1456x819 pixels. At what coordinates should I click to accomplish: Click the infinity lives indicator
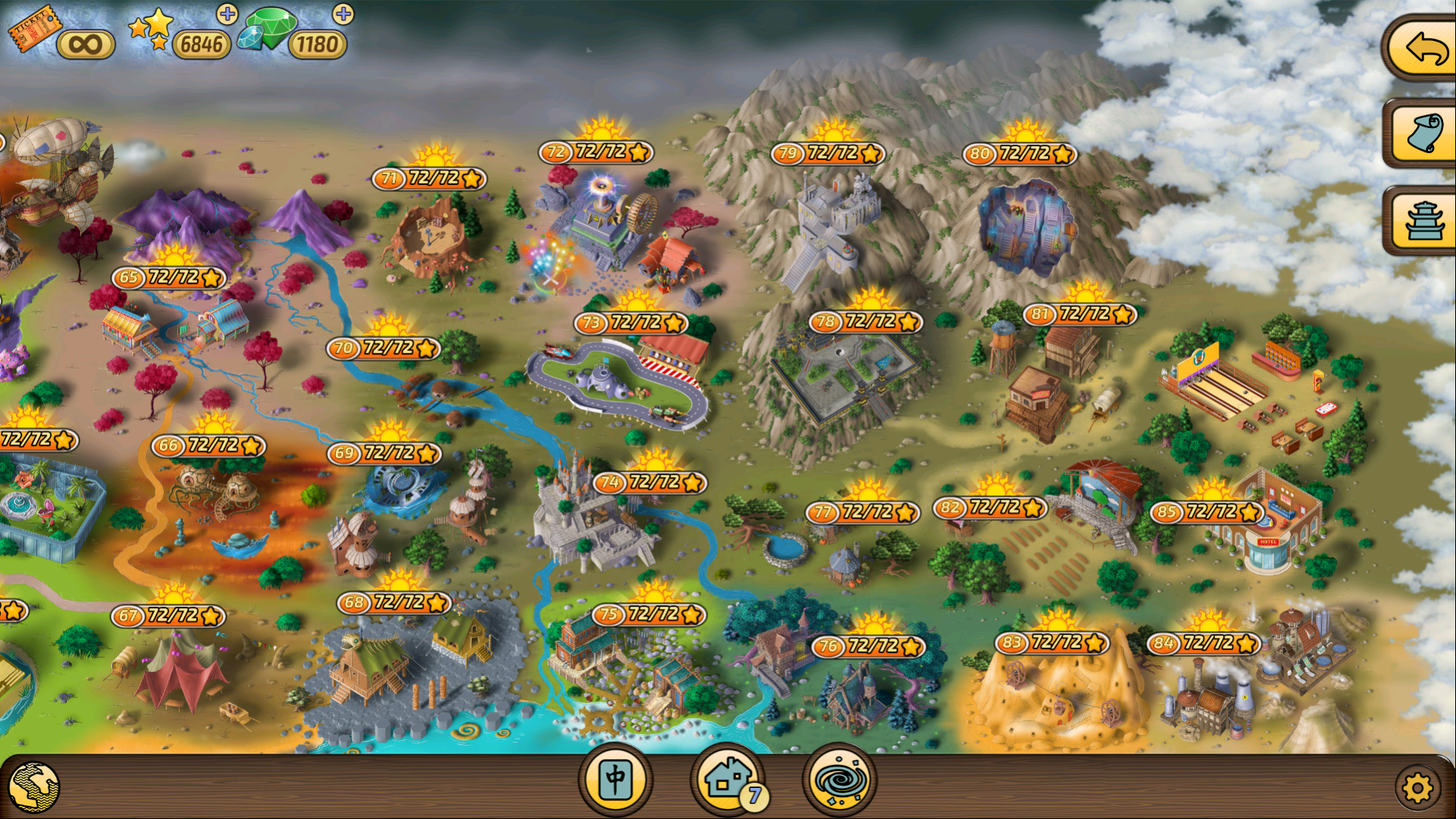(x=86, y=43)
